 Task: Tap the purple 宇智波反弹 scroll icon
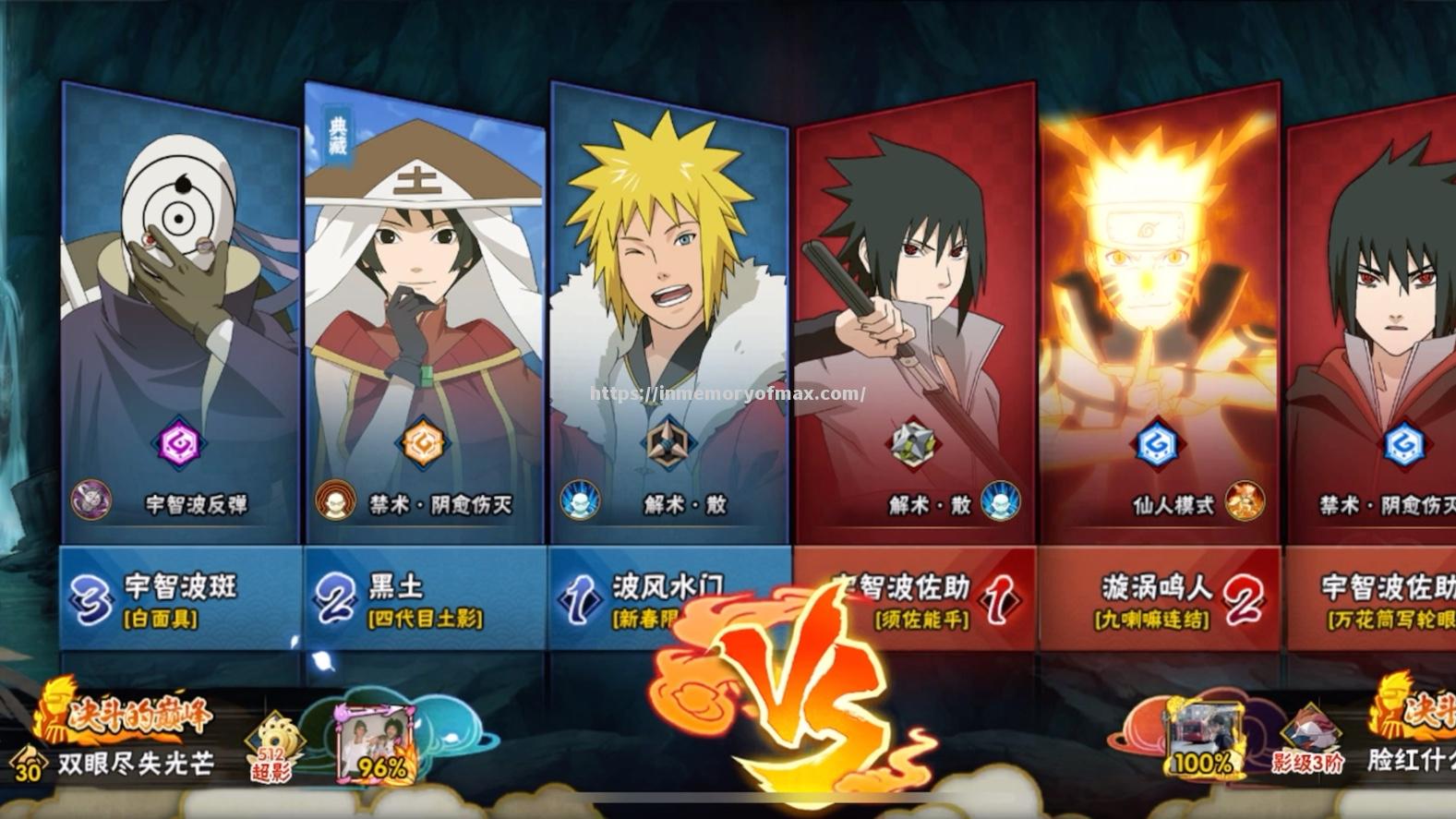178,445
